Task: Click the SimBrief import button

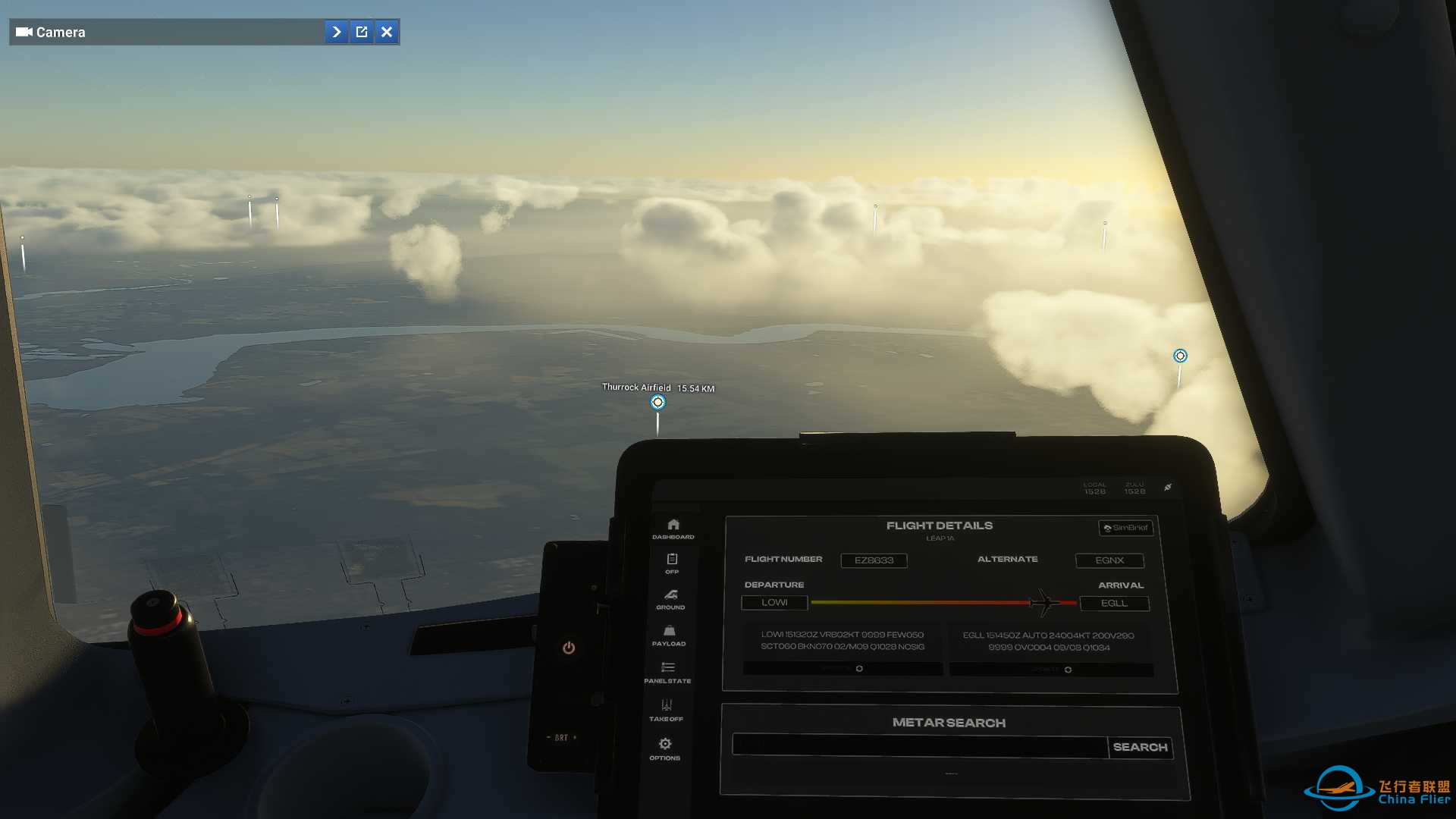Action: 1126,528
